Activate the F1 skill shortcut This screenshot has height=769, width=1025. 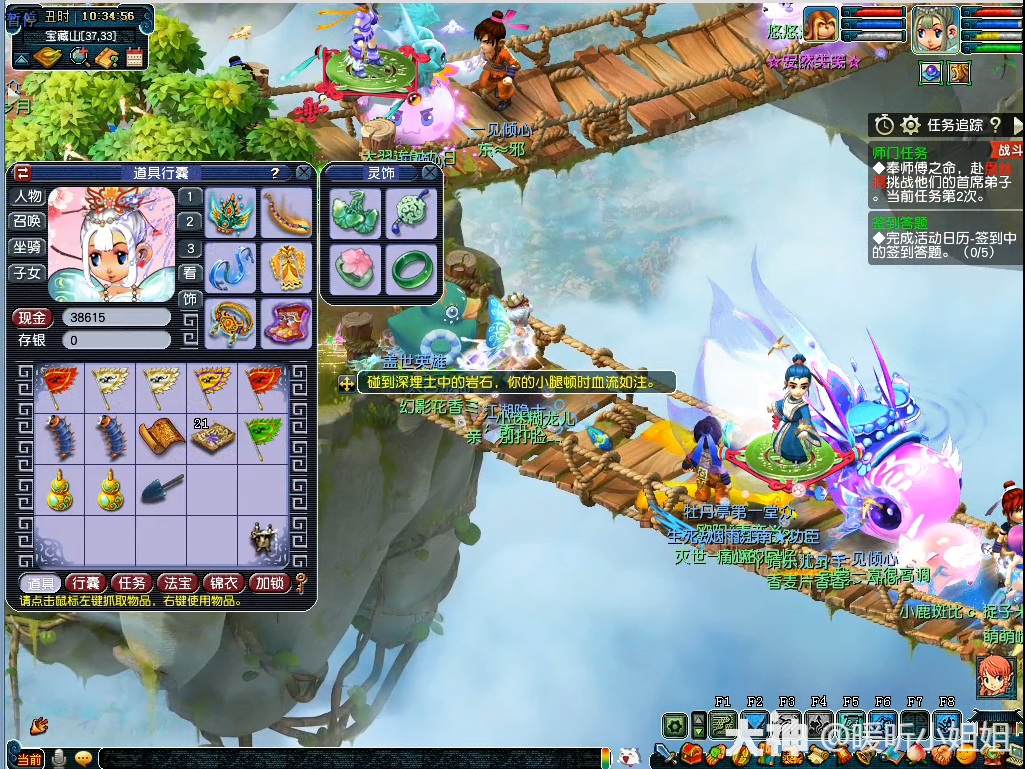723,725
